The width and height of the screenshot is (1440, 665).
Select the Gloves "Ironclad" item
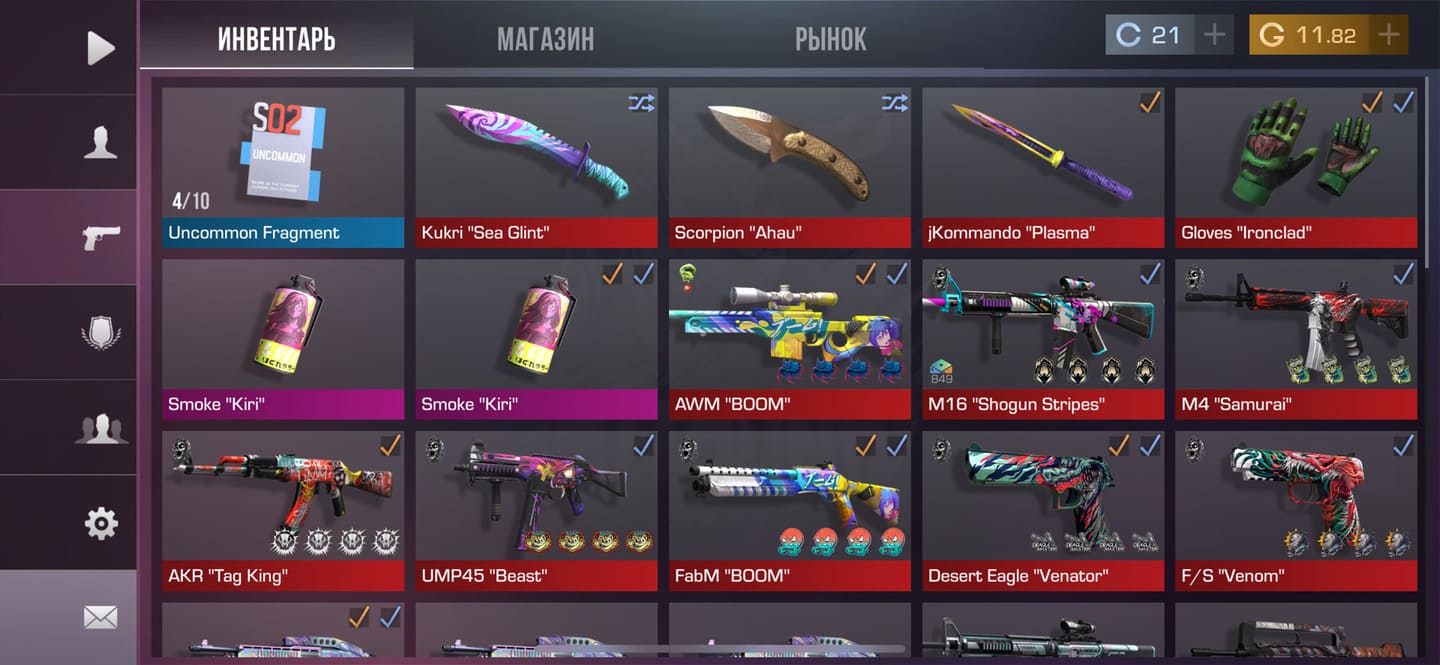click(x=1296, y=167)
